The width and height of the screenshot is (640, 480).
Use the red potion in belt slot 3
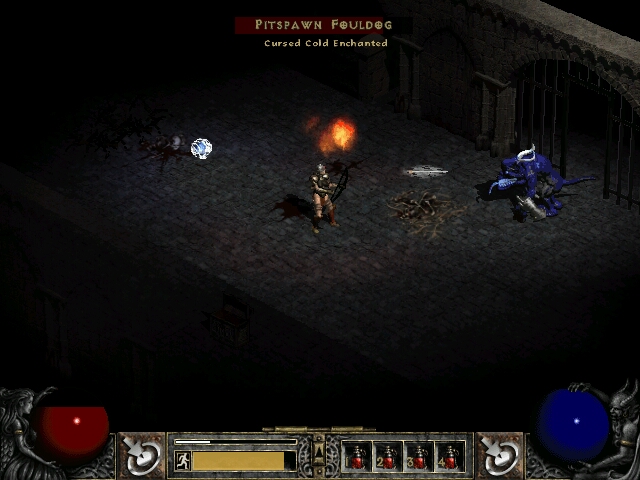(x=419, y=457)
